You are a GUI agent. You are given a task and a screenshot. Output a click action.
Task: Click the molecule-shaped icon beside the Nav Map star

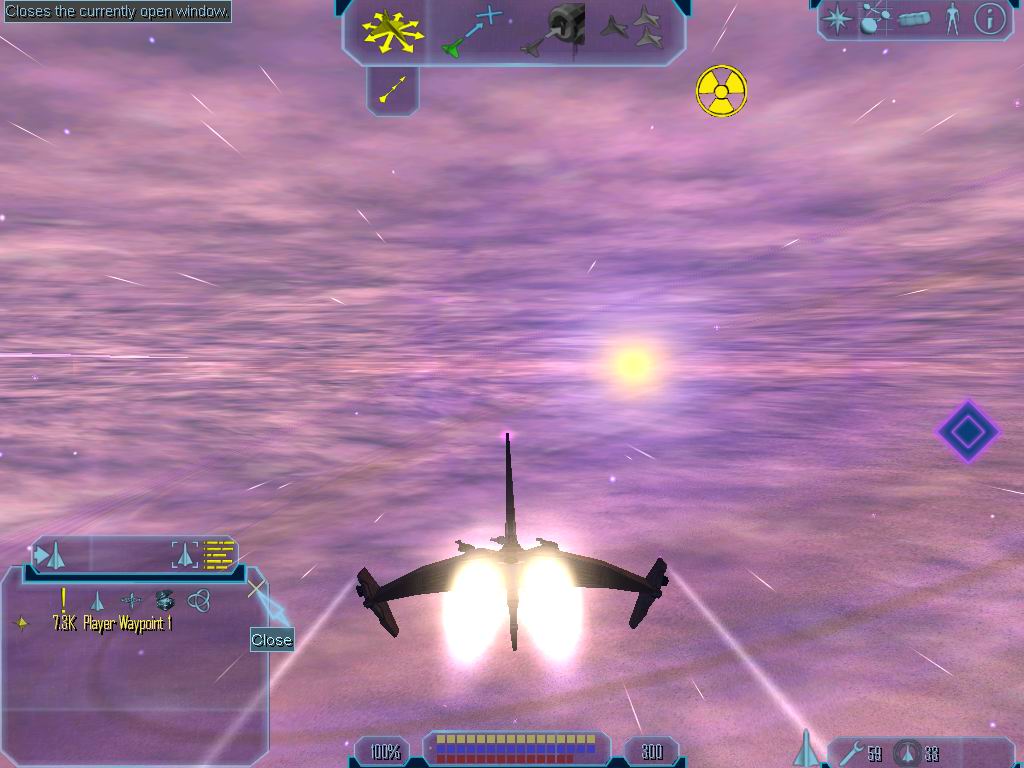(x=875, y=19)
